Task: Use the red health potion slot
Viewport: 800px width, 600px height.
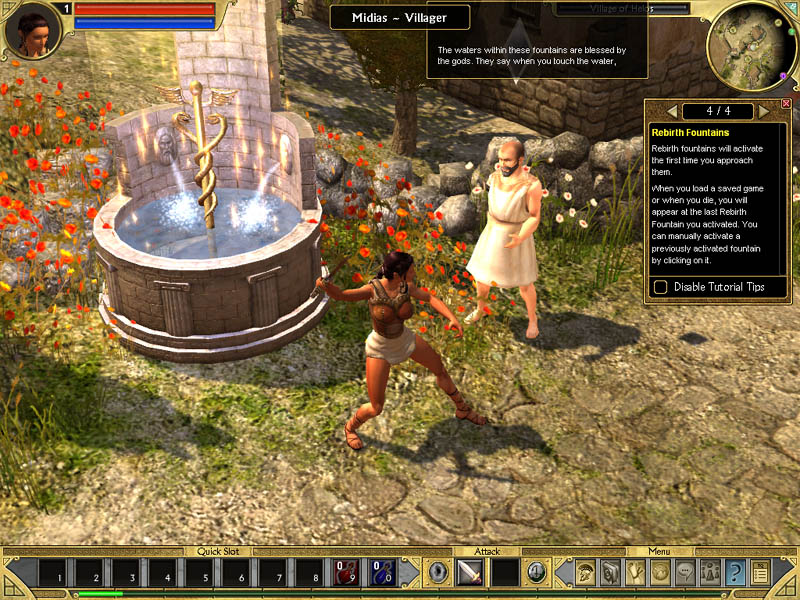Action: point(345,573)
